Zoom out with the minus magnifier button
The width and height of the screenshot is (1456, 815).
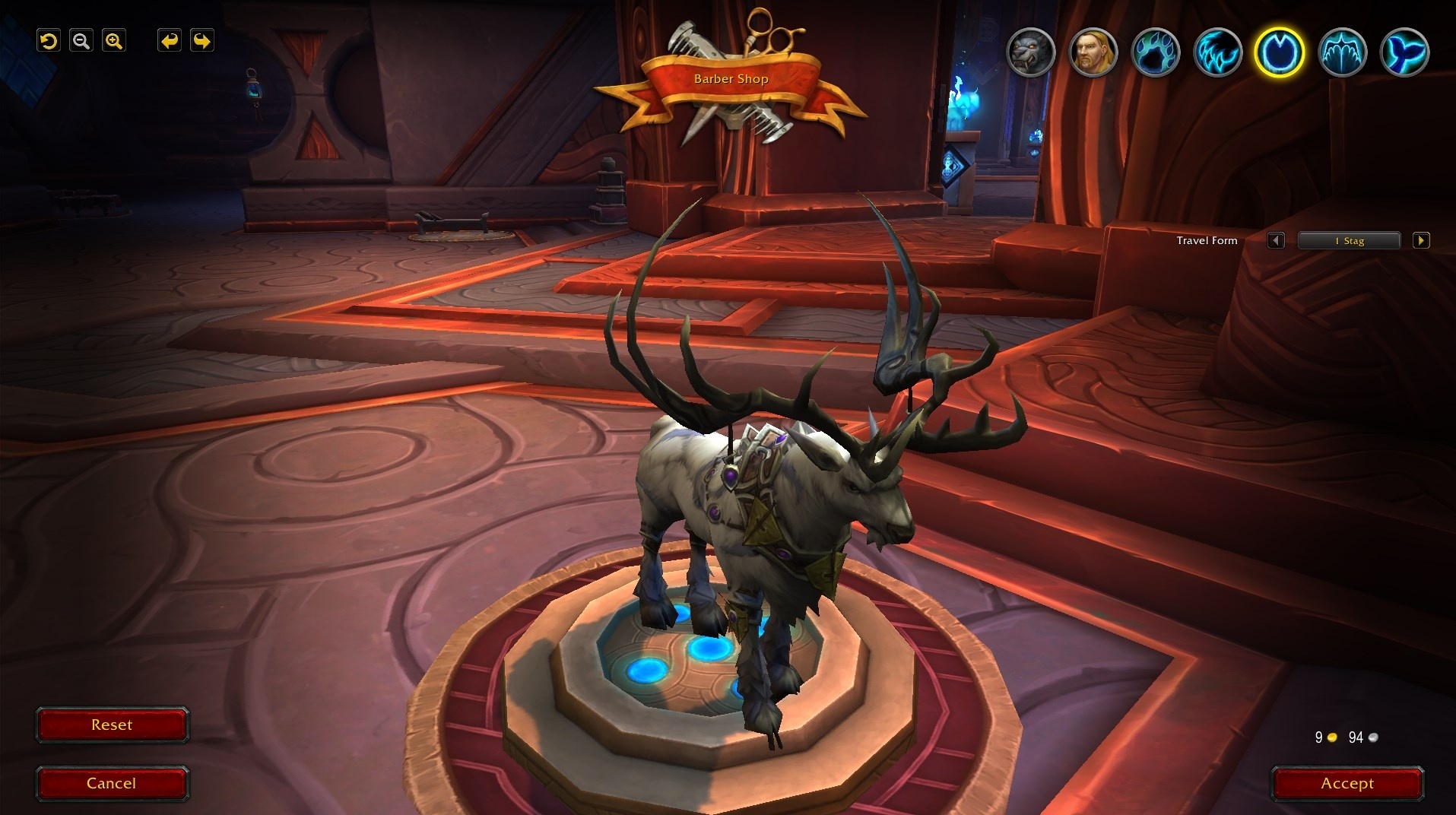point(81,41)
